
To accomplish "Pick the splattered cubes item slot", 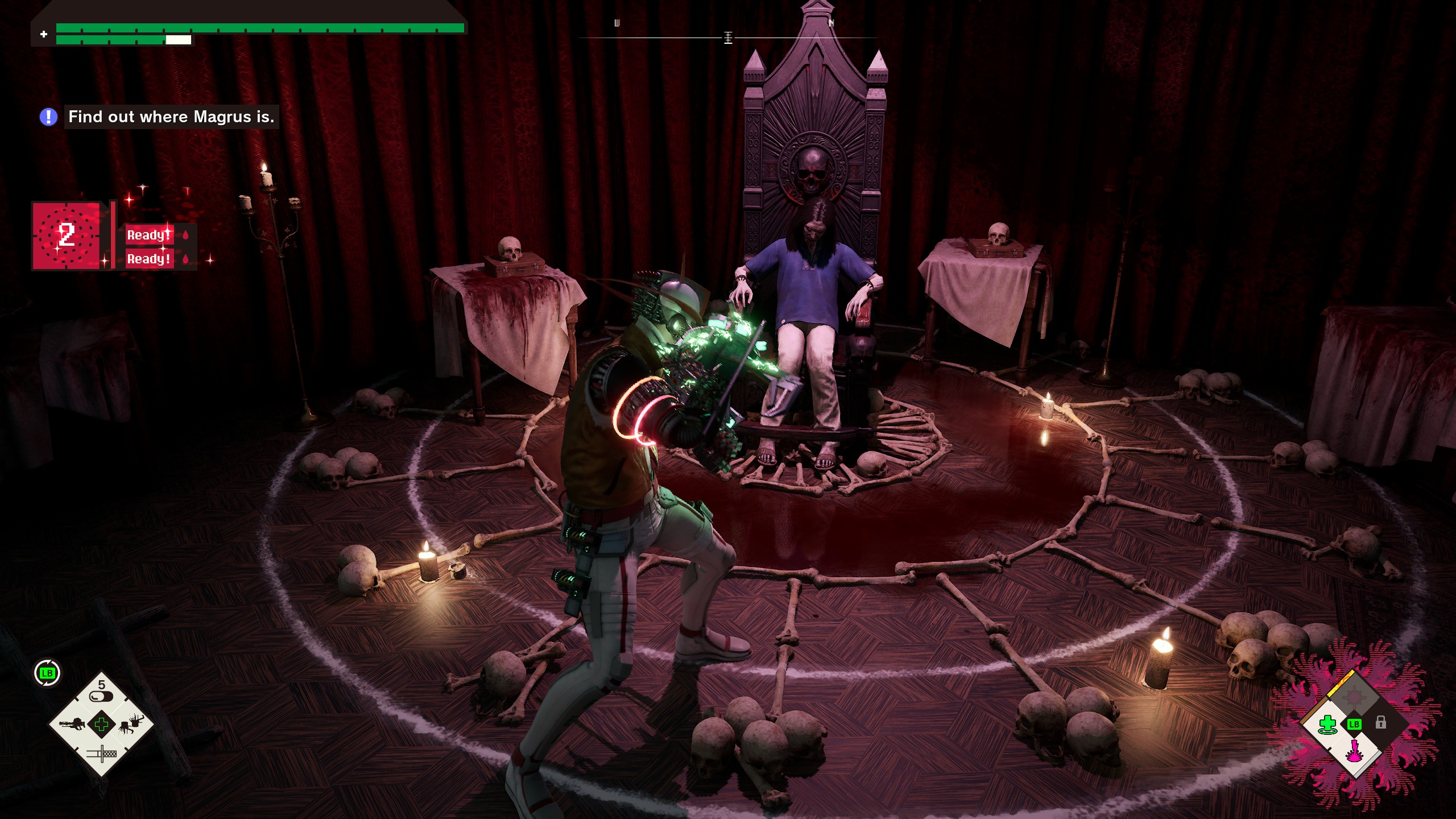I will [x=131, y=724].
